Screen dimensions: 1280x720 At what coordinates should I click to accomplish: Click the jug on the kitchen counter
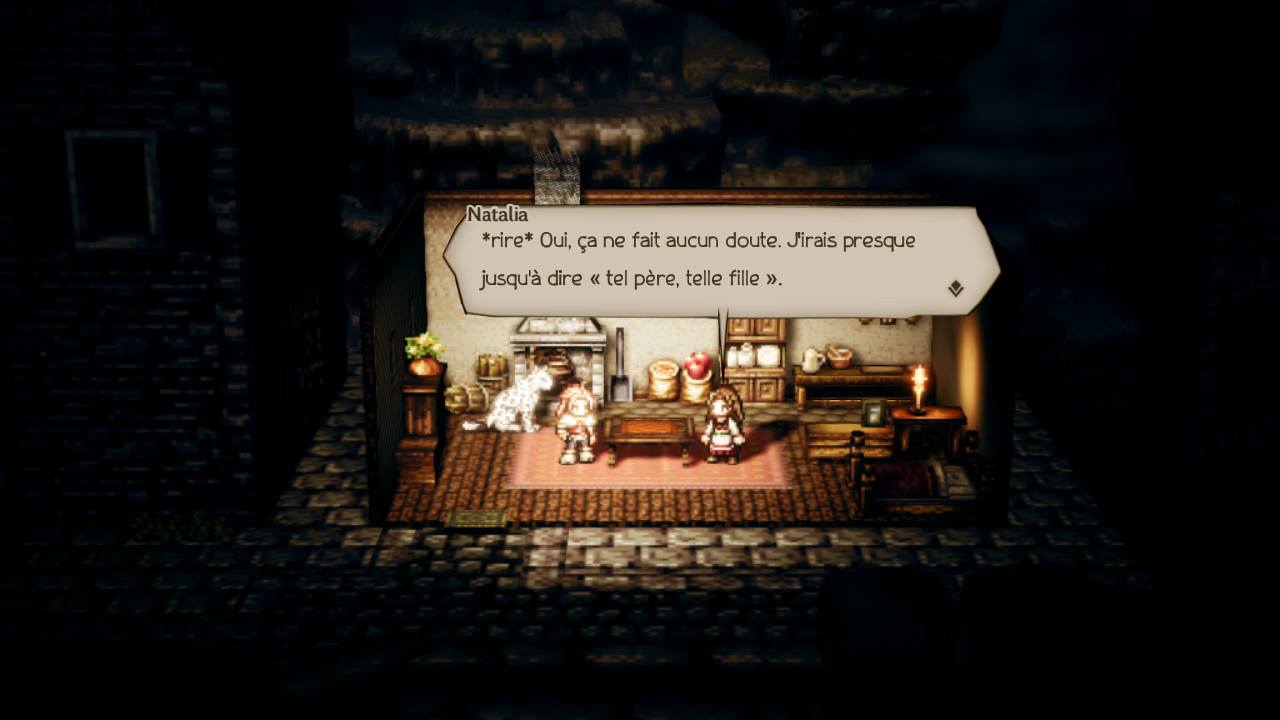click(811, 358)
